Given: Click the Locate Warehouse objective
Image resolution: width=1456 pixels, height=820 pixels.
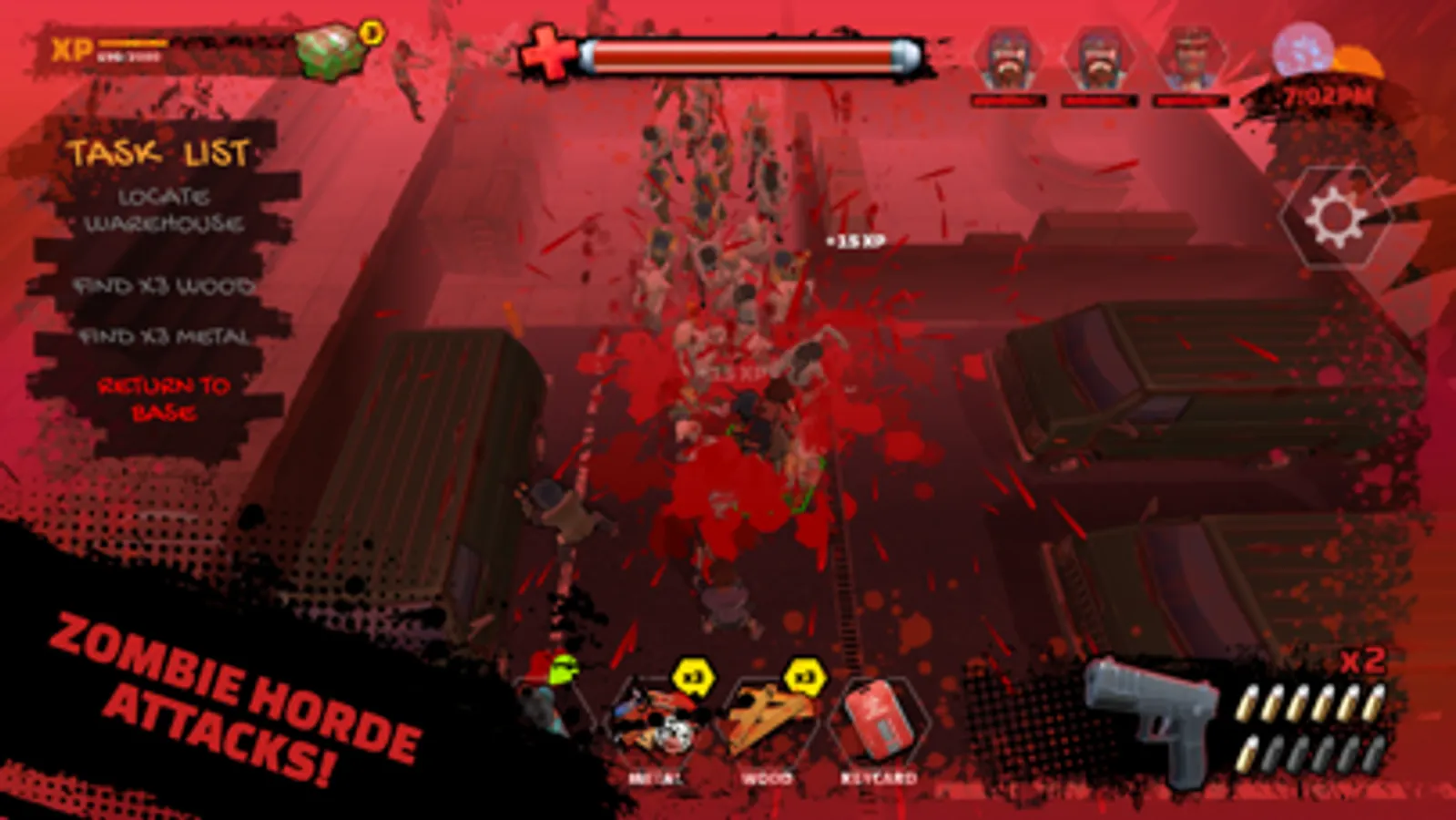Looking at the screenshot, I should (x=166, y=207).
